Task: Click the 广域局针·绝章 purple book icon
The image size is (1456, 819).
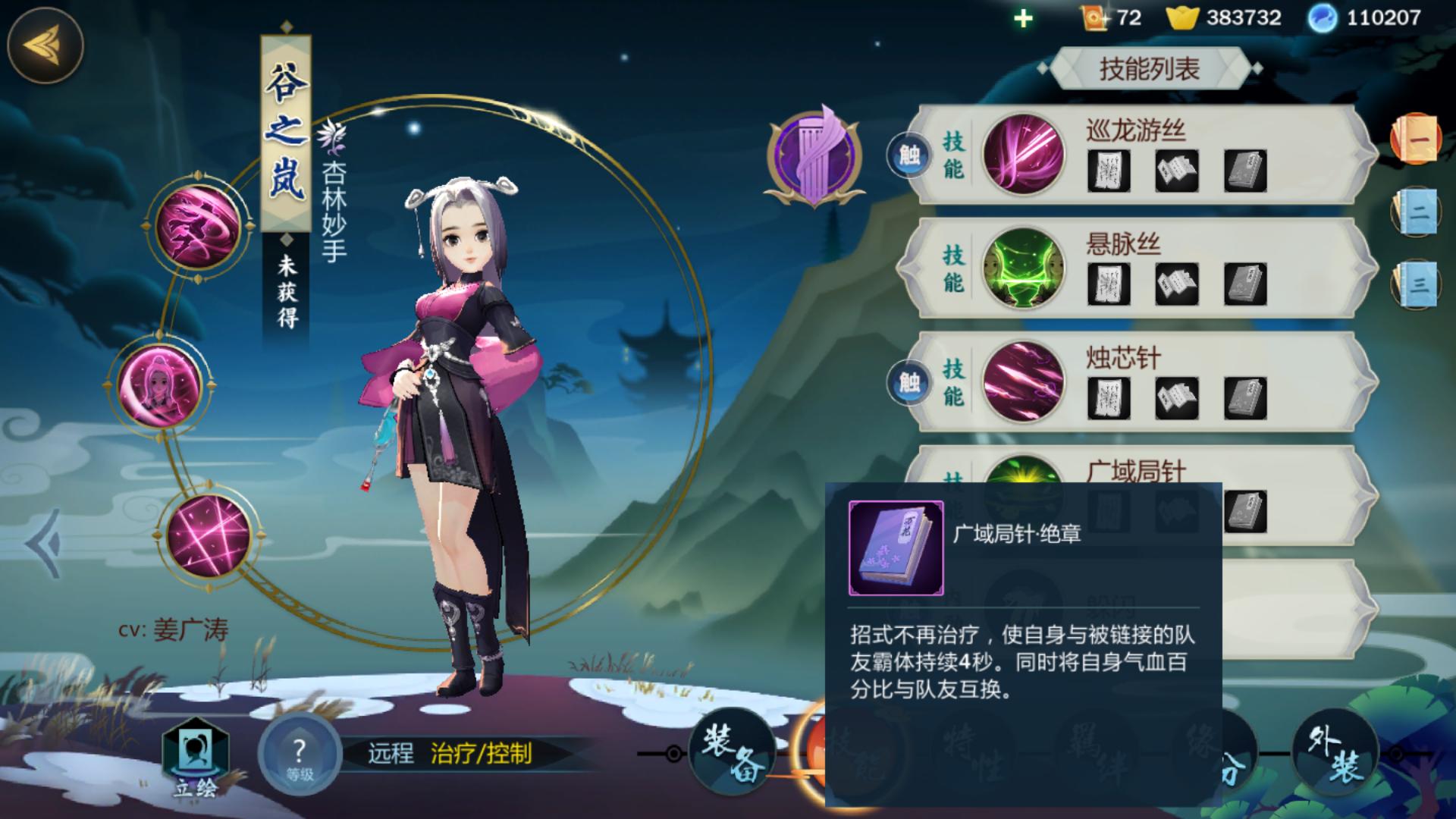Action: (896, 548)
